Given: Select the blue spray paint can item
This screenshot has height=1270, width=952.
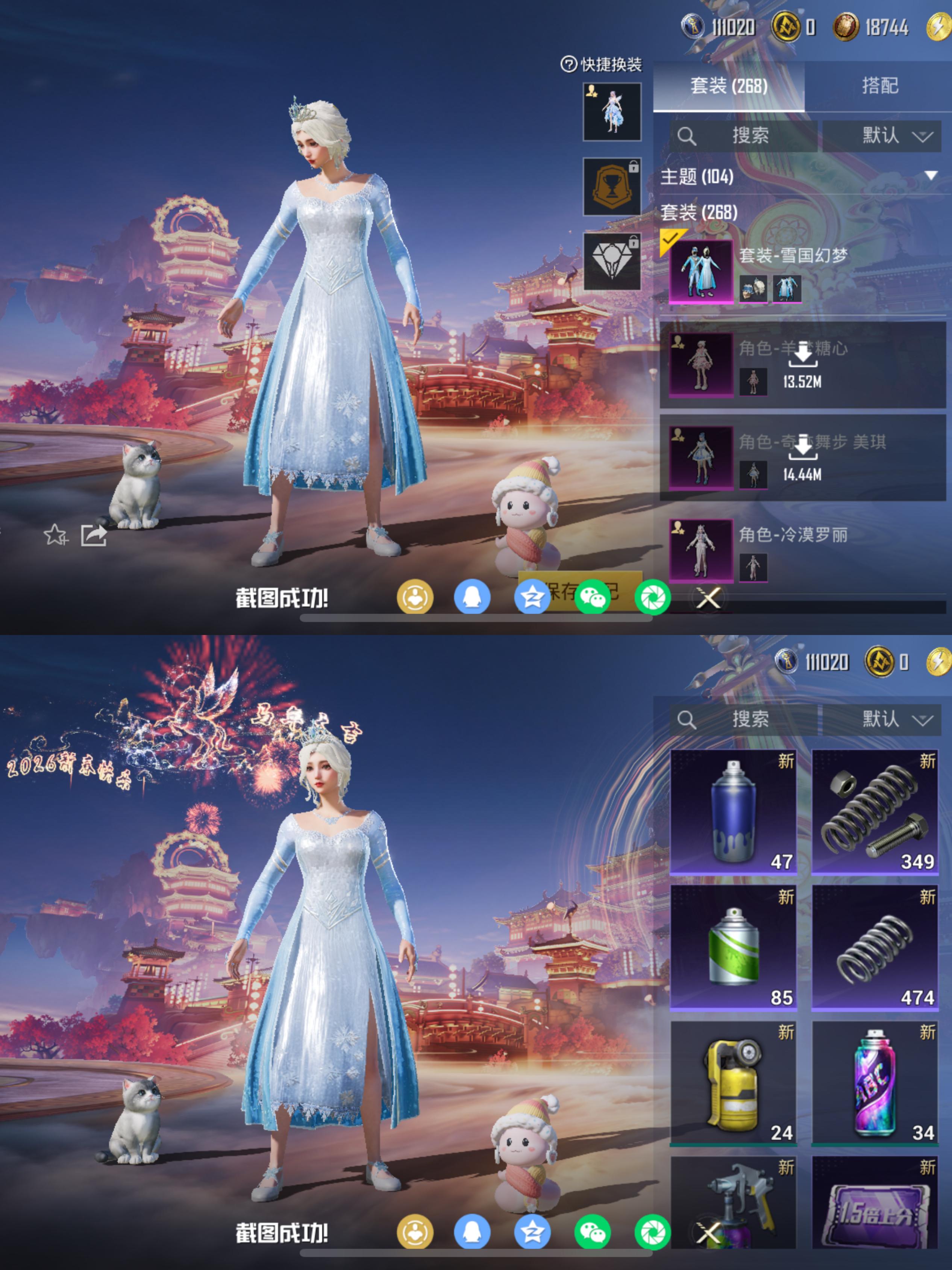Looking at the screenshot, I should coord(733,811).
